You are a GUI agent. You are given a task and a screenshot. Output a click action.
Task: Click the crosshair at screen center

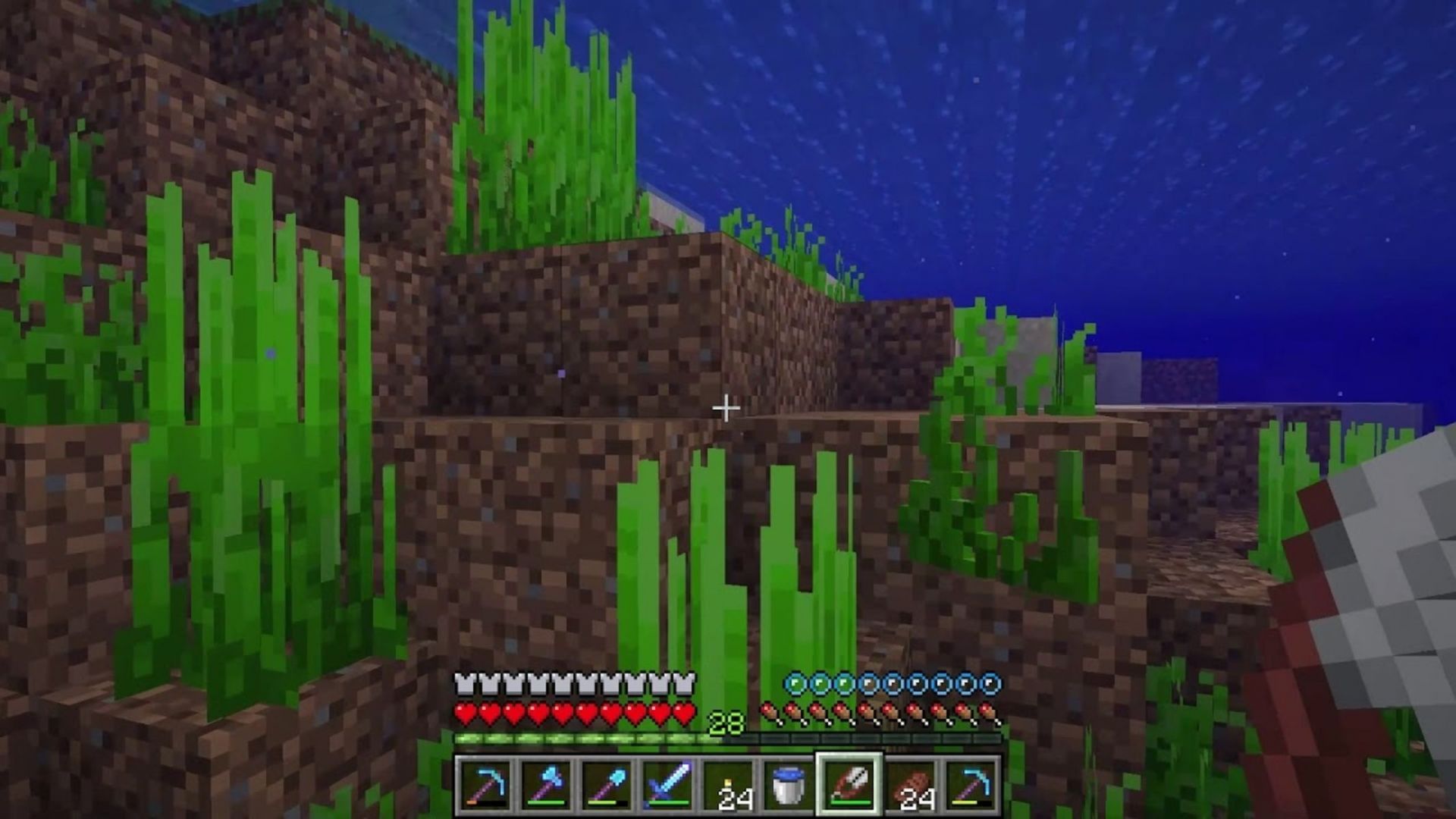728,408
